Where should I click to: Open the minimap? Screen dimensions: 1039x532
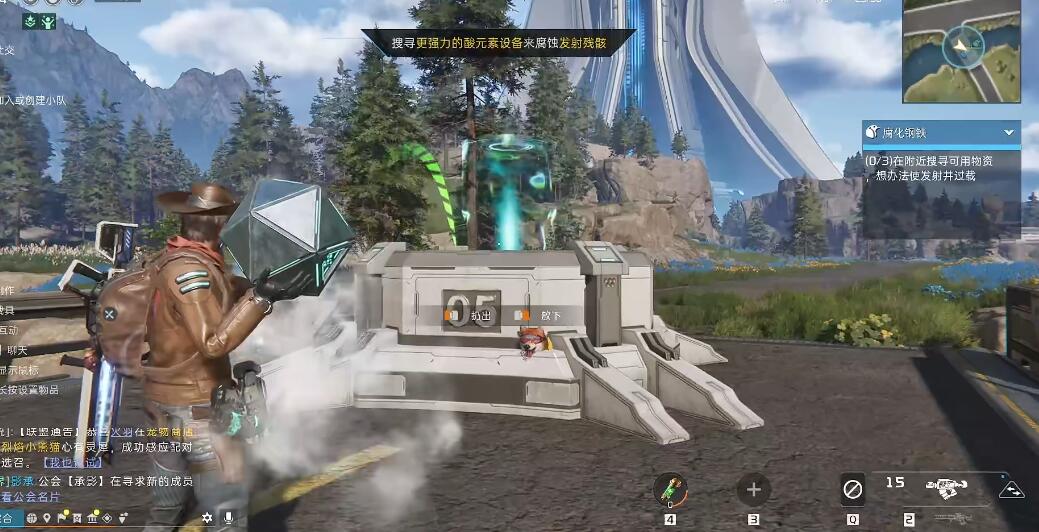(961, 50)
